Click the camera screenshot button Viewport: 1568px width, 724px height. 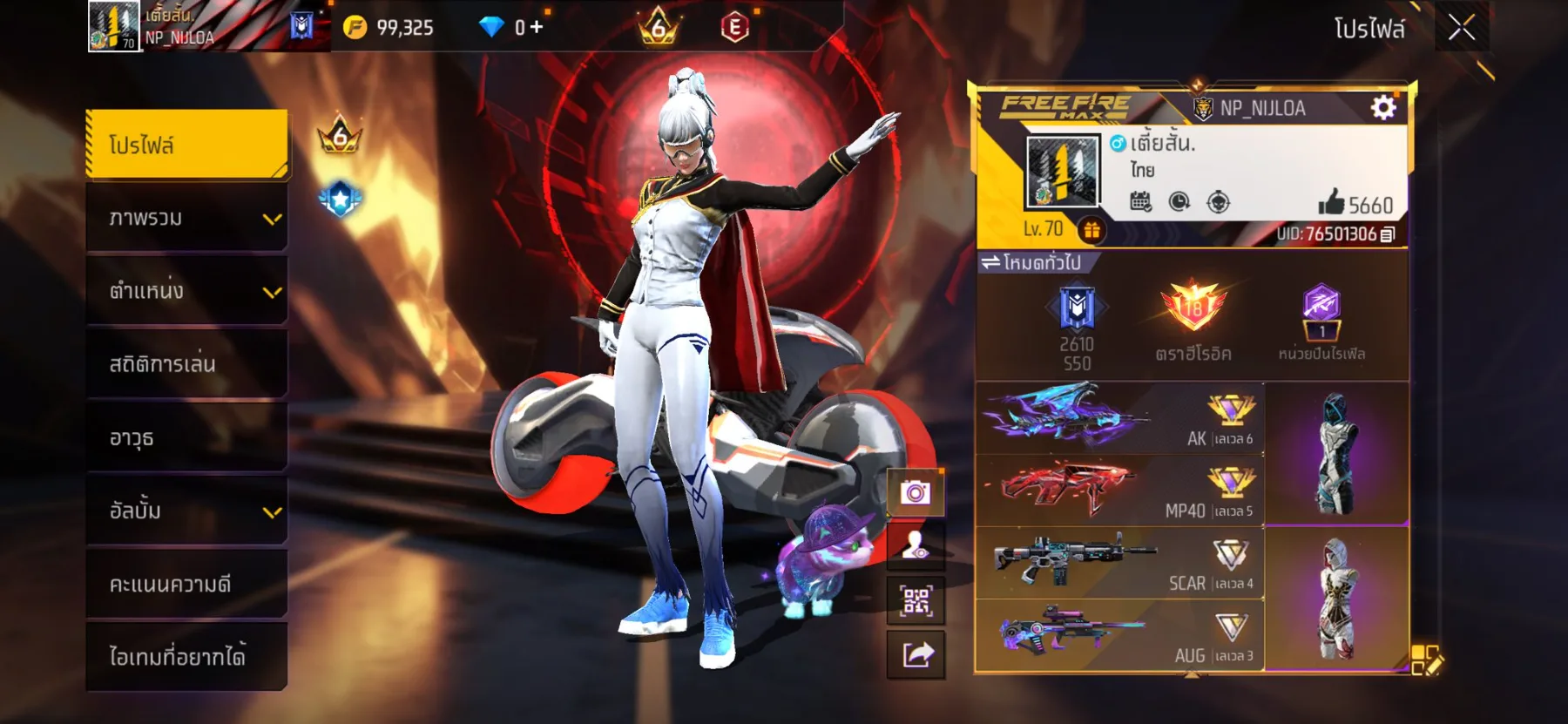click(916, 493)
